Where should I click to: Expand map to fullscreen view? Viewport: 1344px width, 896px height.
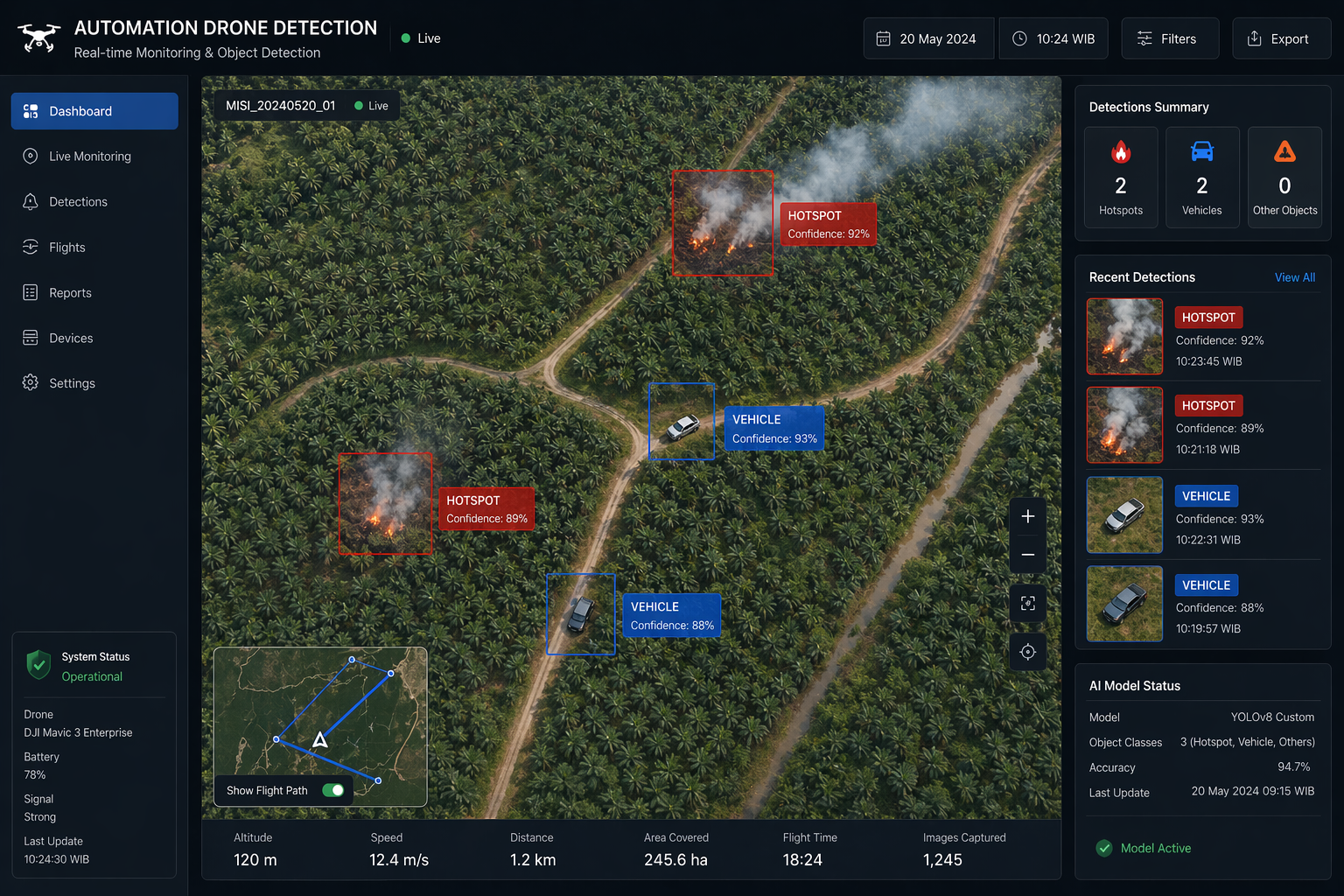[1027, 603]
